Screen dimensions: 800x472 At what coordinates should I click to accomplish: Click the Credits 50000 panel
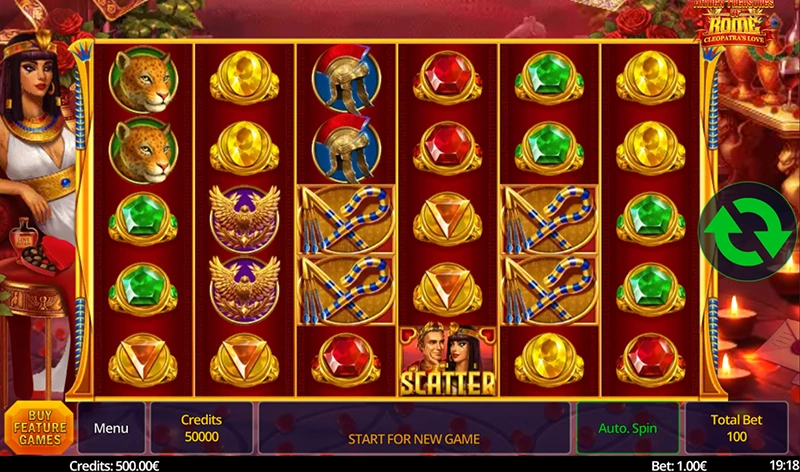(x=201, y=428)
